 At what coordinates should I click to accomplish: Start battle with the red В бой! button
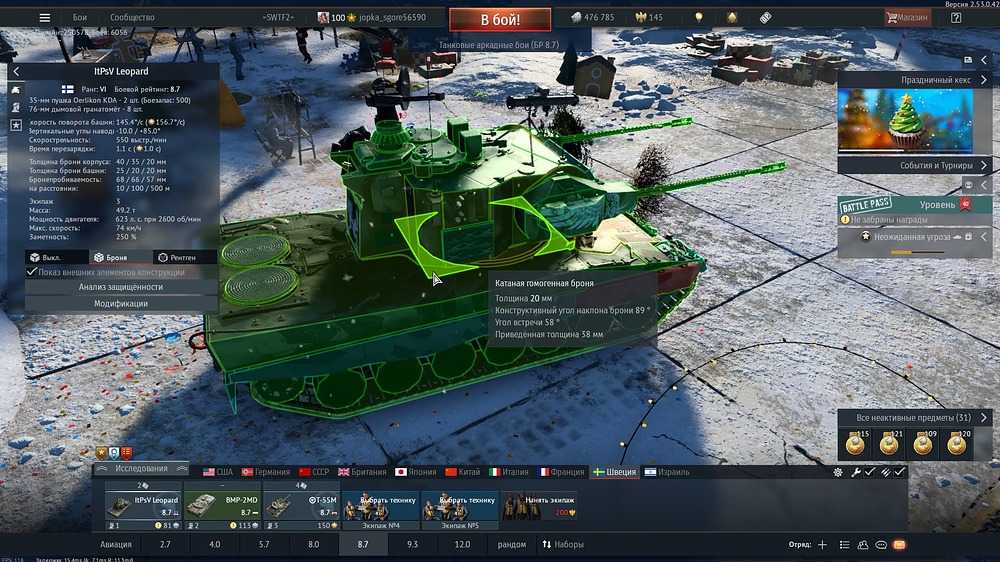pyautogui.click(x=499, y=18)
